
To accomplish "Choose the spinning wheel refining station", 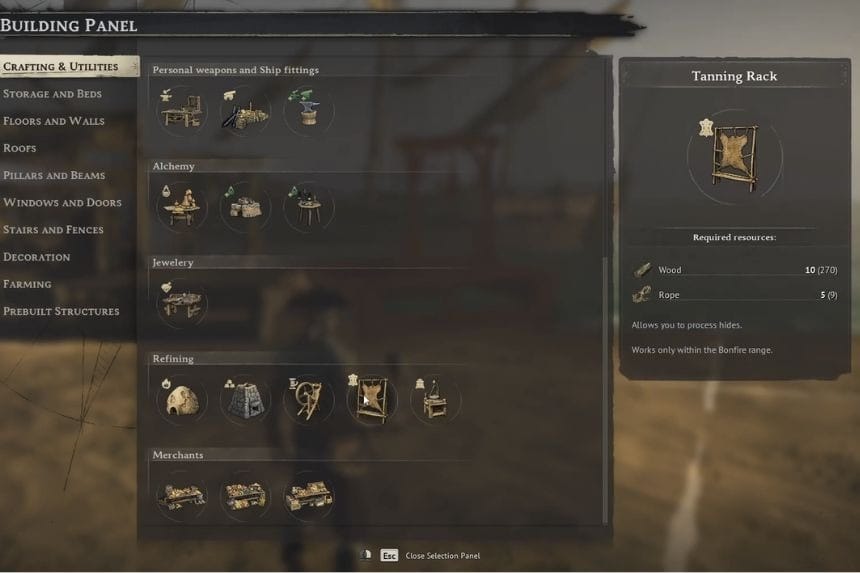I will click(308, 400).
